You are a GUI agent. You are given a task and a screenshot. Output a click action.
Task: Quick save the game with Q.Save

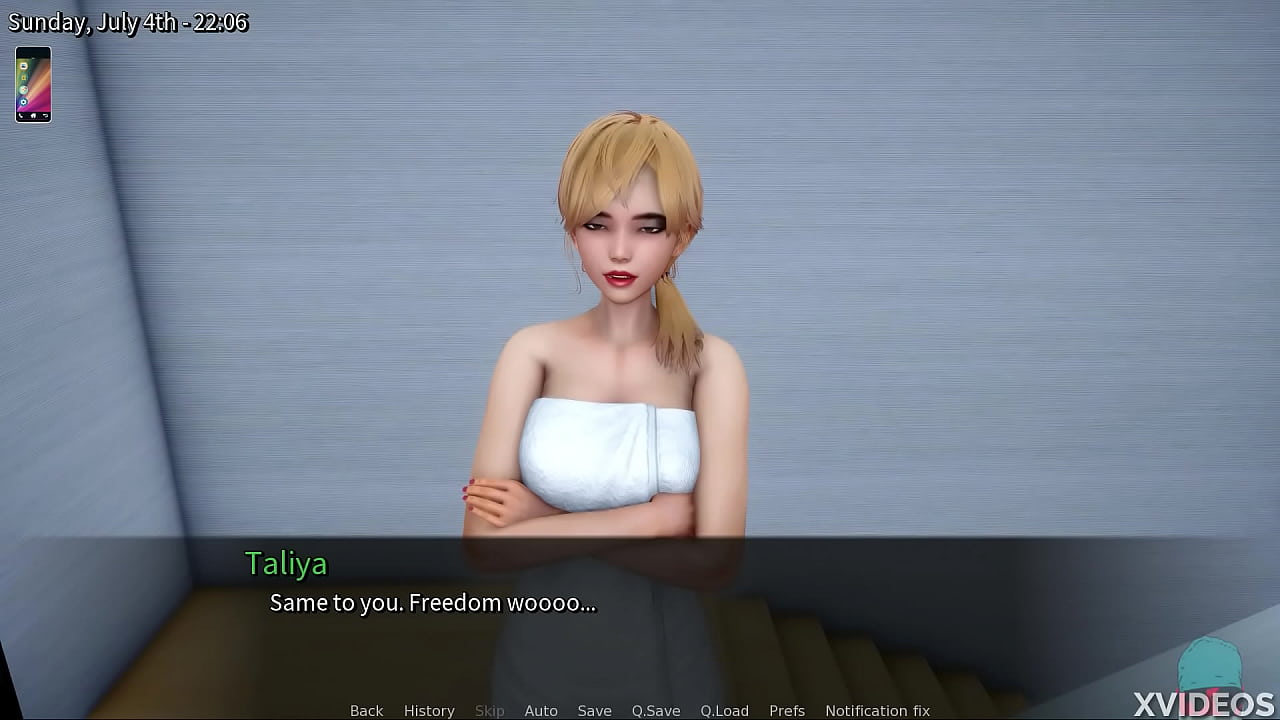click(655, 710)
